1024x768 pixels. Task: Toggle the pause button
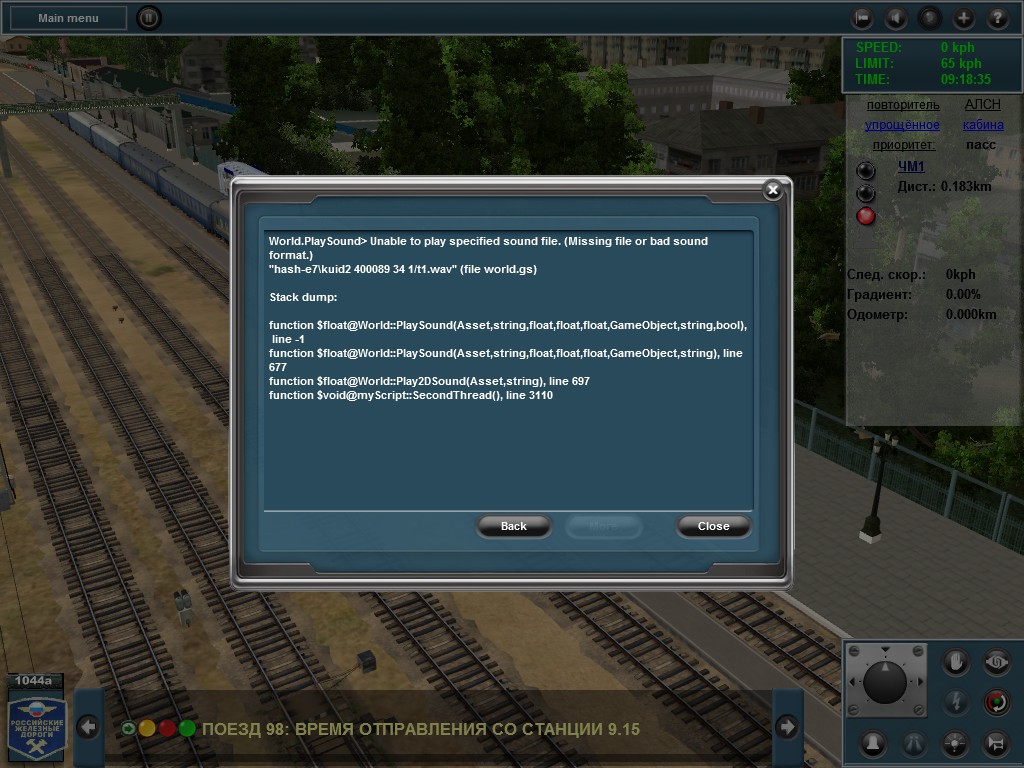coord(148,18)
